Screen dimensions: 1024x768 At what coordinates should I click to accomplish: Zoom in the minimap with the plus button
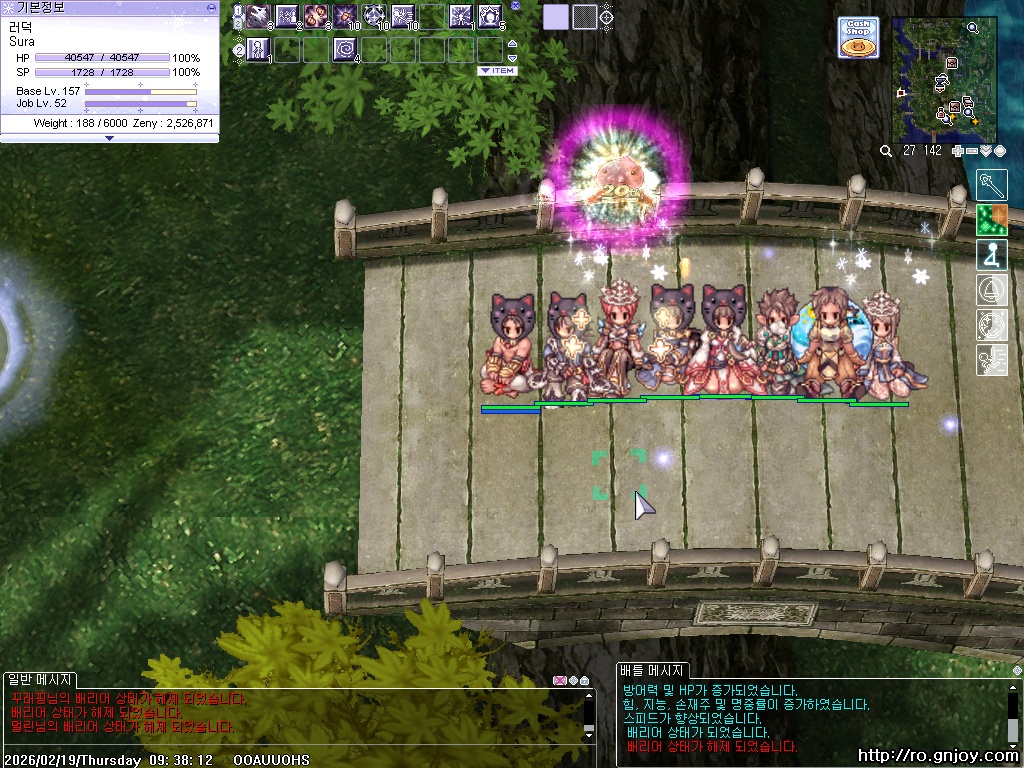point(958,151)
